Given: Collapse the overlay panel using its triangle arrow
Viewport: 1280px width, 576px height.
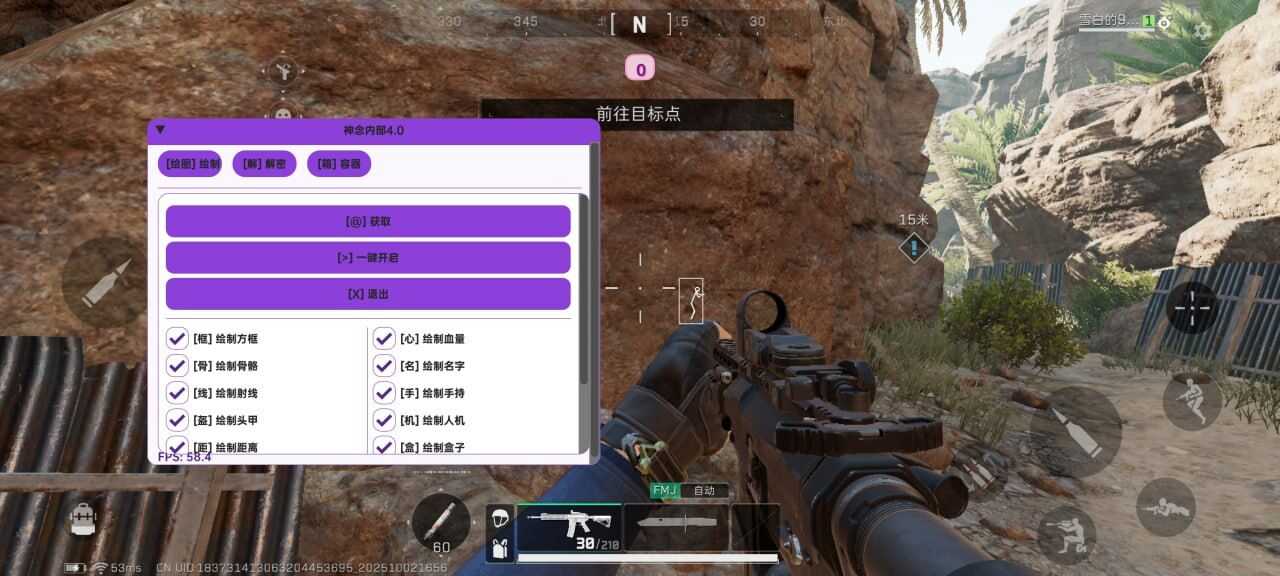Looking at the screenshot, I should pyautogui.click(x=160, y=130).
